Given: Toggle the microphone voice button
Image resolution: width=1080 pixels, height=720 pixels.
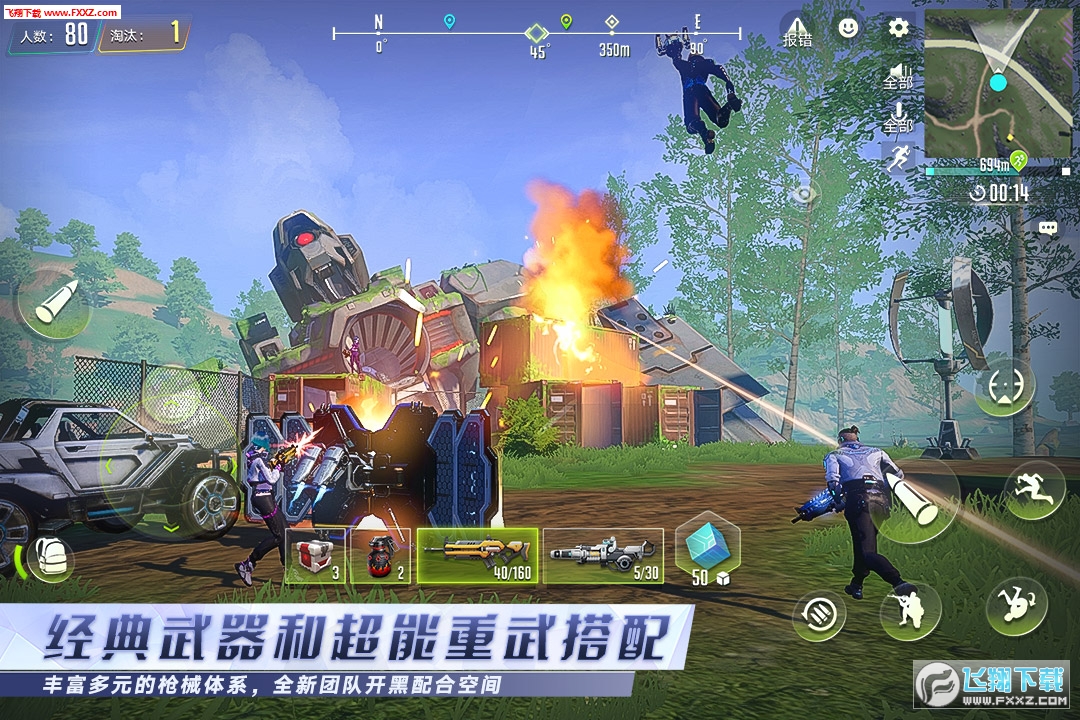Looking at the screenshot, I should 898,116.
